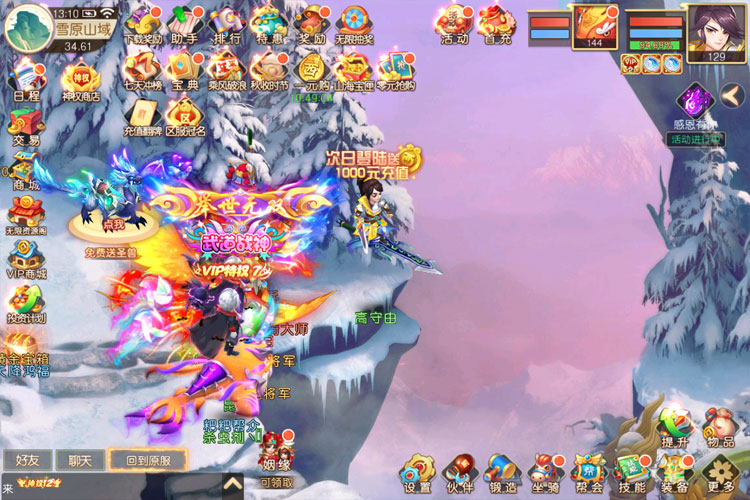Open the 物品 item bag

[719, 424]
